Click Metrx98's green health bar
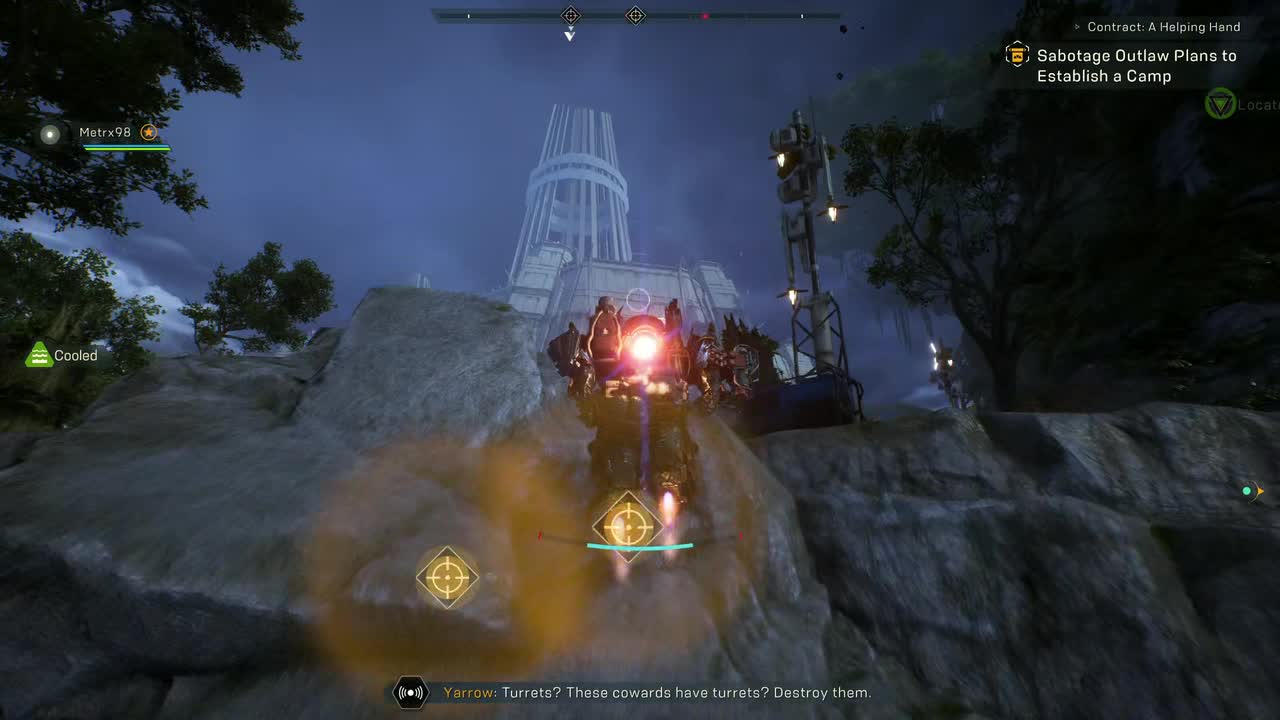 125,148
